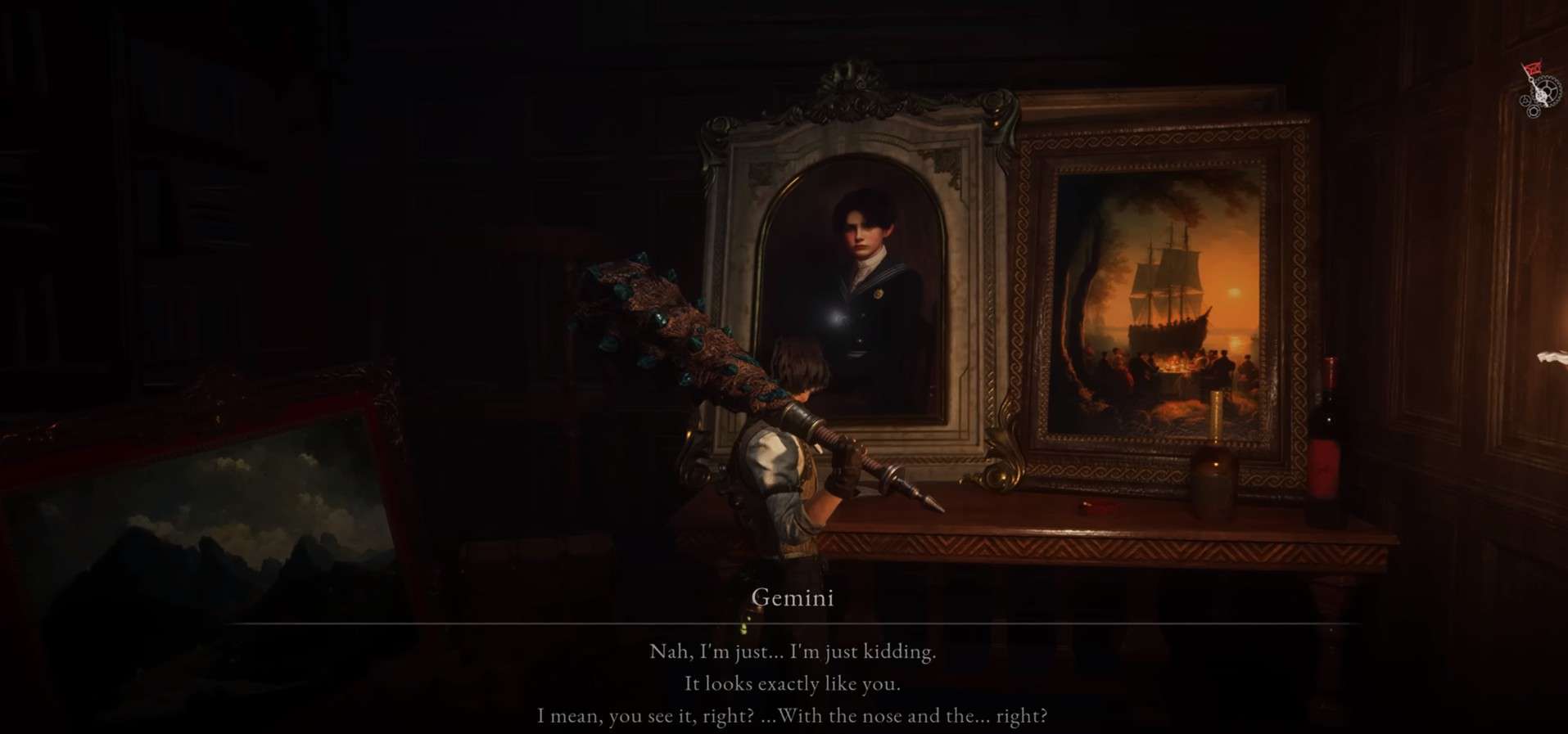Click the gear compass icon with red flag
This screenshot has height=734, width=1568.
point(1534,92)
